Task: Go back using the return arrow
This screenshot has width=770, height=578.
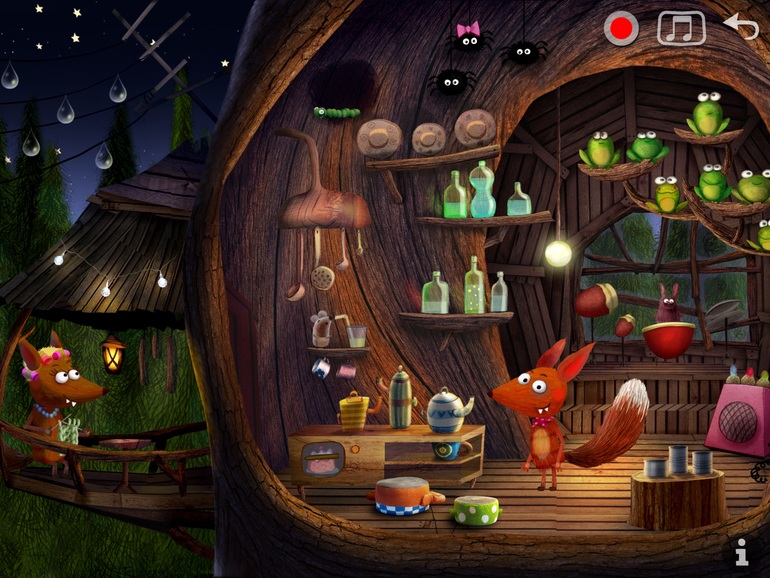Action: [741, 26]
